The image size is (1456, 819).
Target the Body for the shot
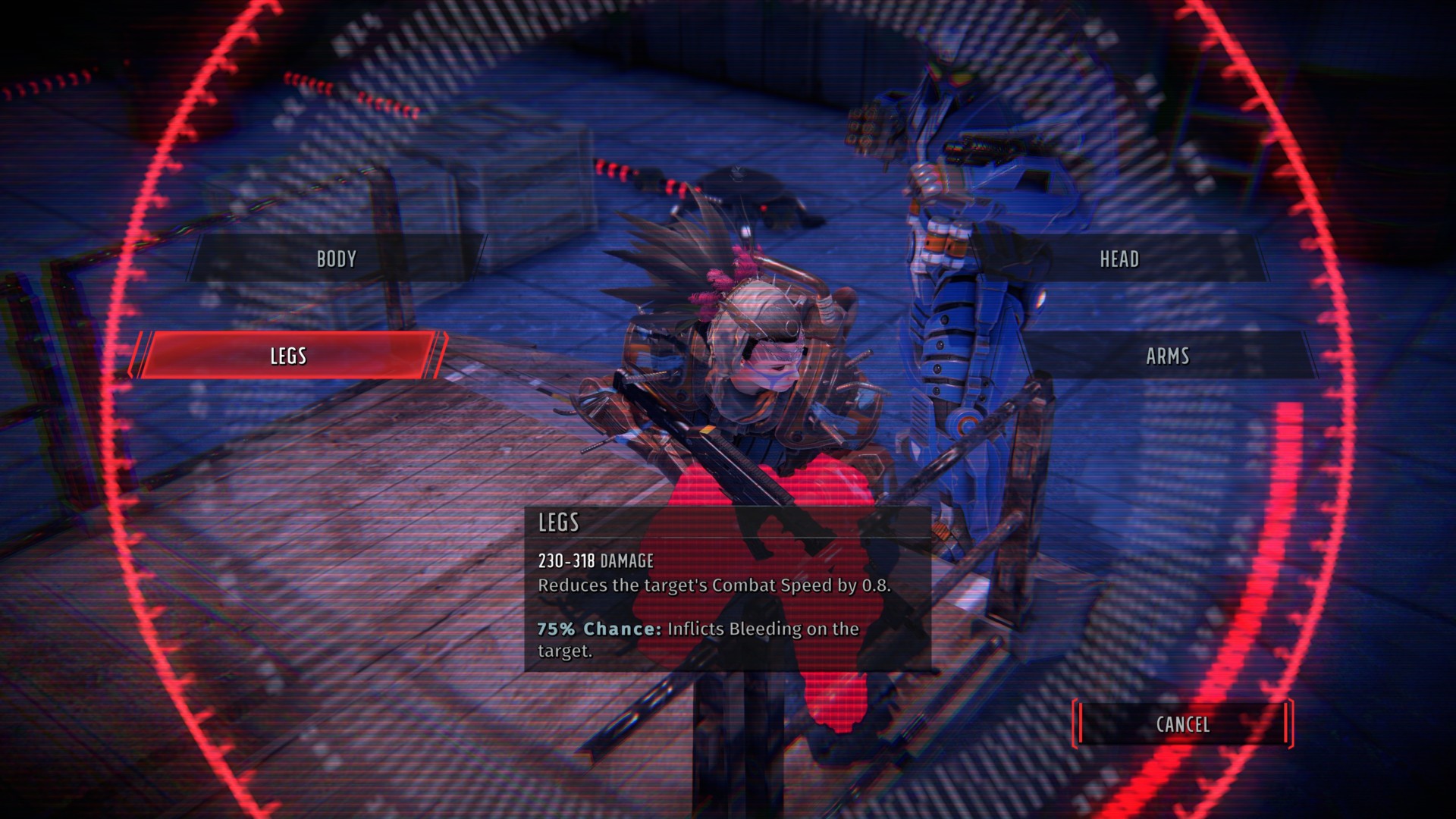336,259
